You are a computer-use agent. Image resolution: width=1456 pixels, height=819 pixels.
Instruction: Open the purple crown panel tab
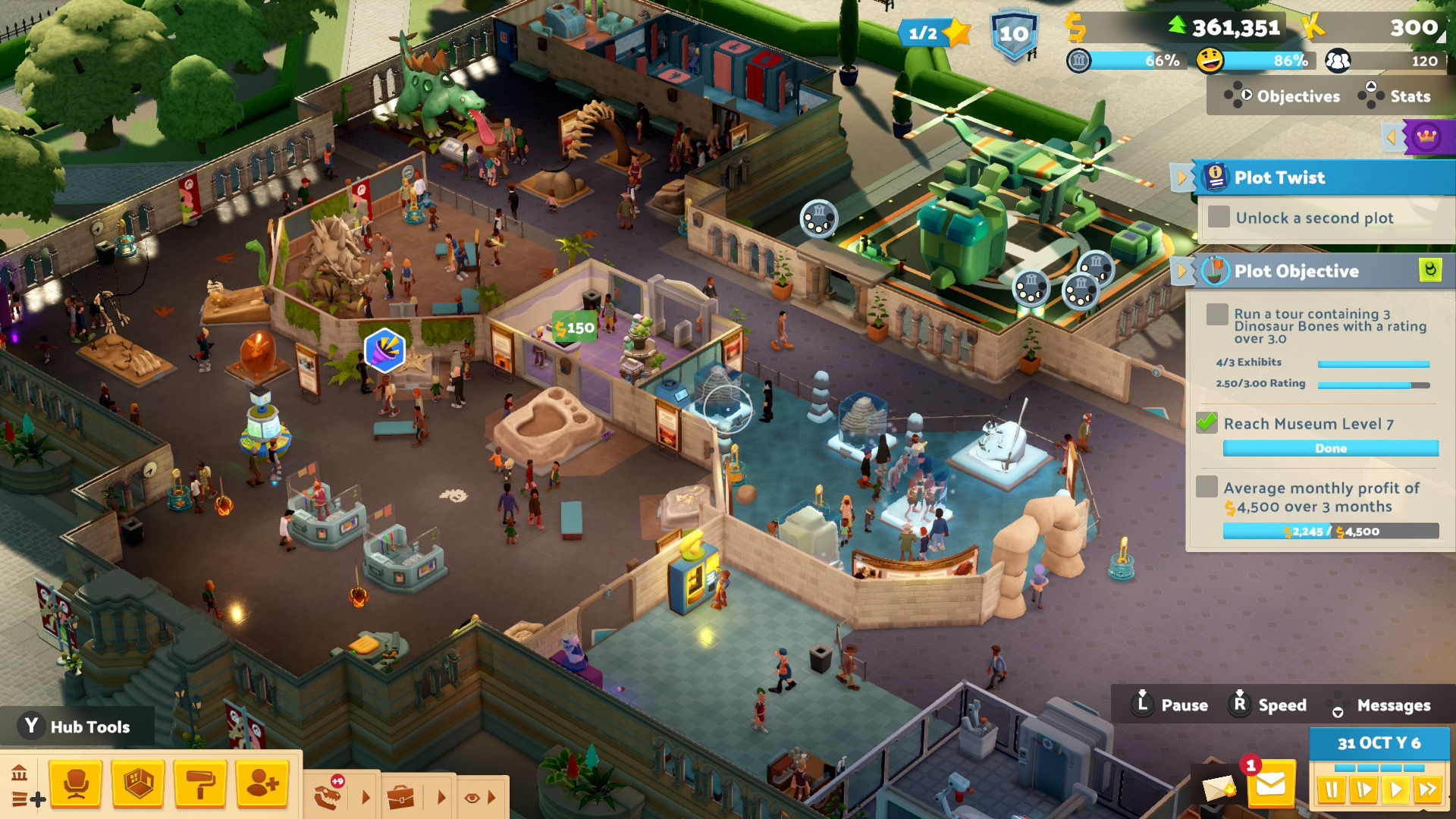(x=1426, y=137)
